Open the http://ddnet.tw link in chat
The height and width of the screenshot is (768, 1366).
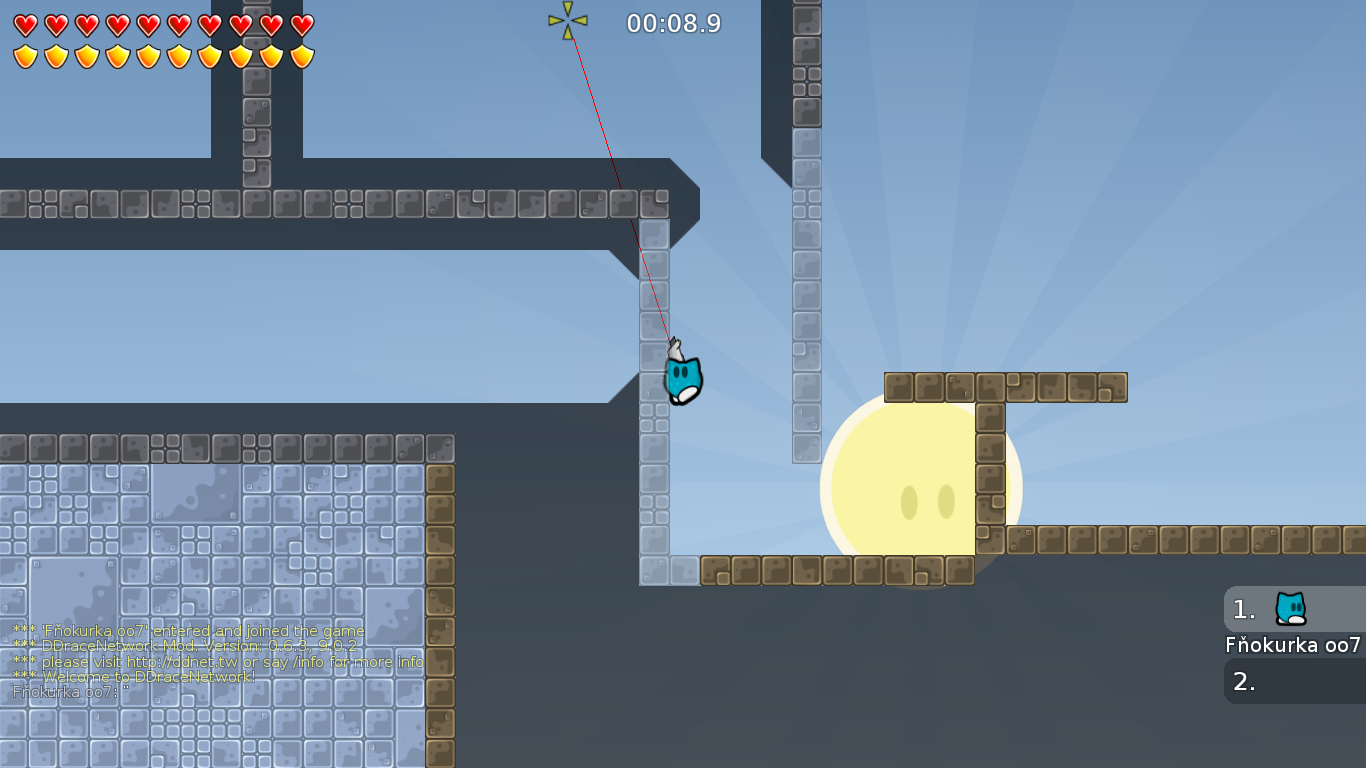tap(180, 662)
